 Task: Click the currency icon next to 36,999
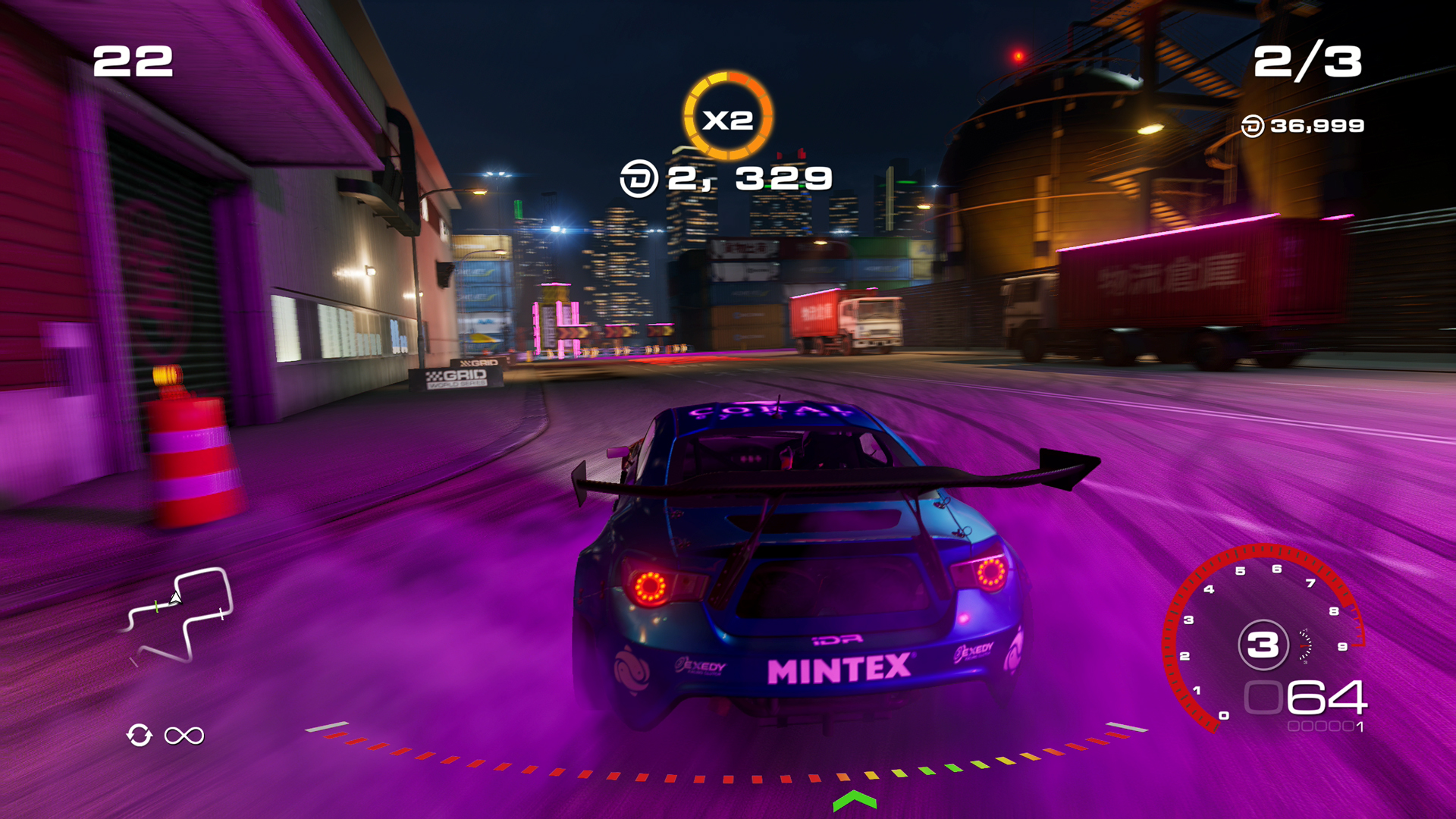coord(1254,127)
